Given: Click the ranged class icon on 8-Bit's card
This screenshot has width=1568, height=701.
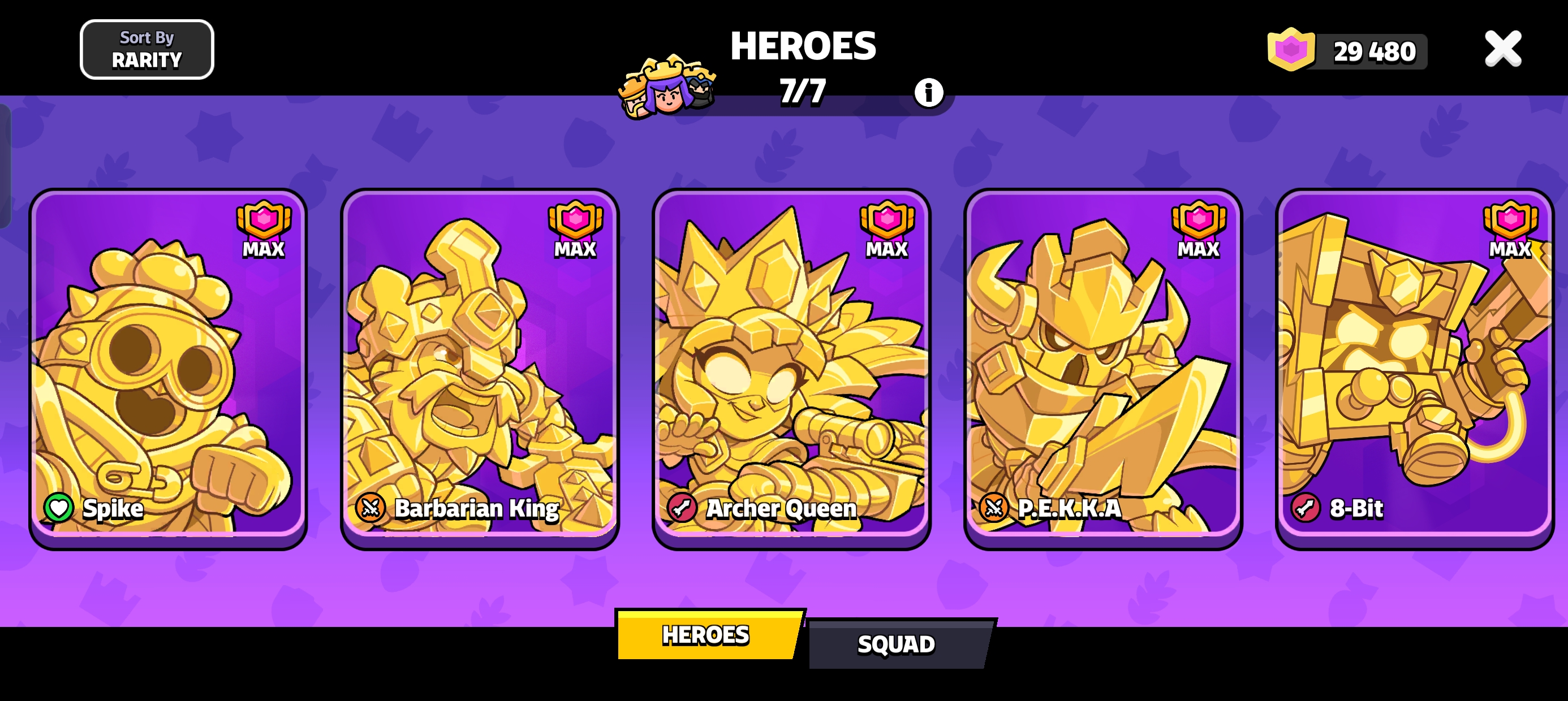Looking at the screenshot, I should (1307, 509).
